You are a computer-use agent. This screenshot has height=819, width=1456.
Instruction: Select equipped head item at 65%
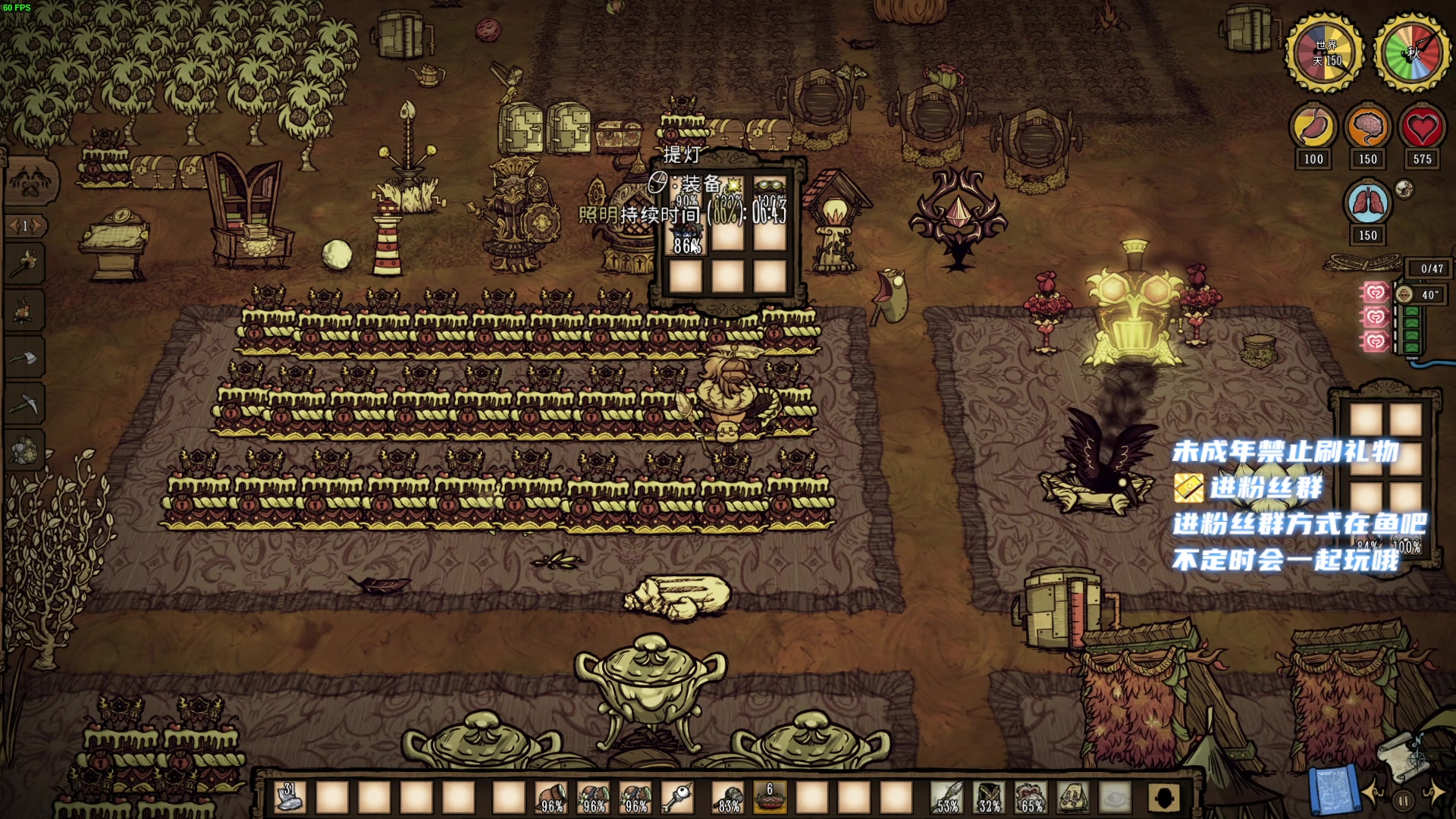[1031, 798]
